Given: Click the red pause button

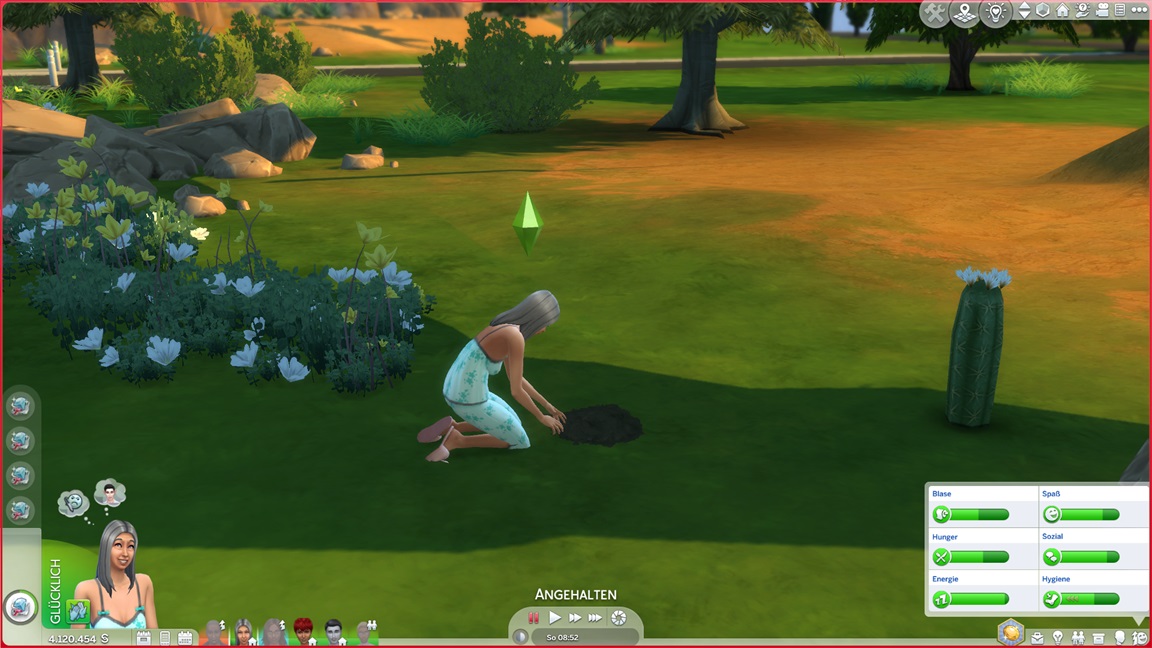Looking at the screenshot, I should [534, 618].
